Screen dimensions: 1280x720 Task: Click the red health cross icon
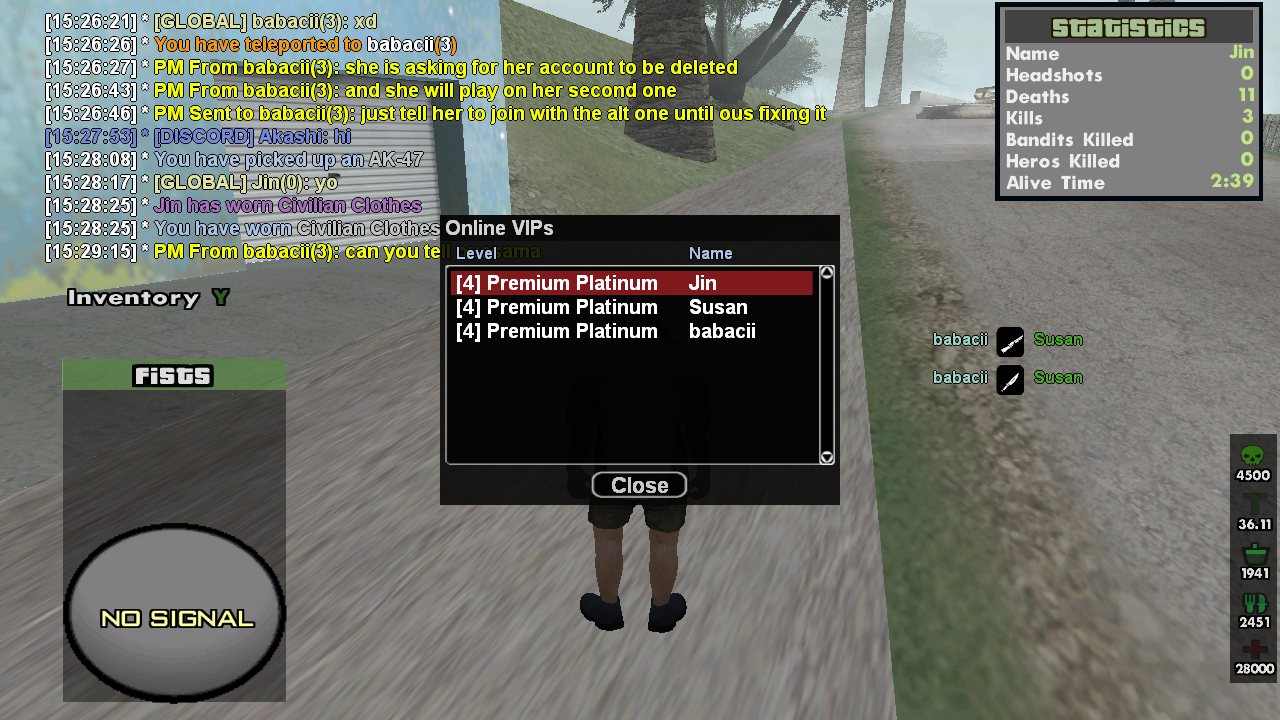(x=1252, y=647)
